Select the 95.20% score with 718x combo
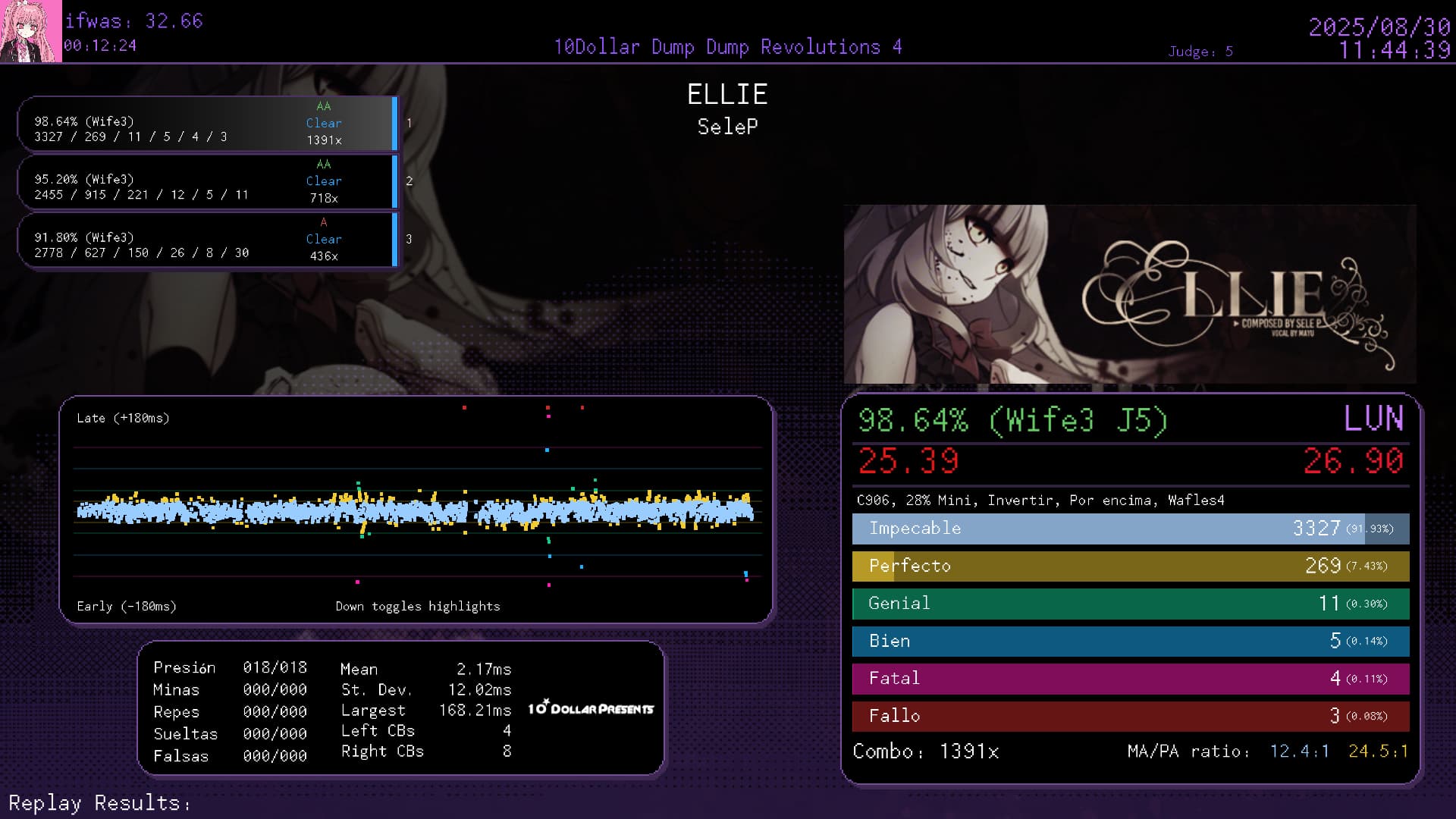 pyautogui.click(x=206, y=181)
